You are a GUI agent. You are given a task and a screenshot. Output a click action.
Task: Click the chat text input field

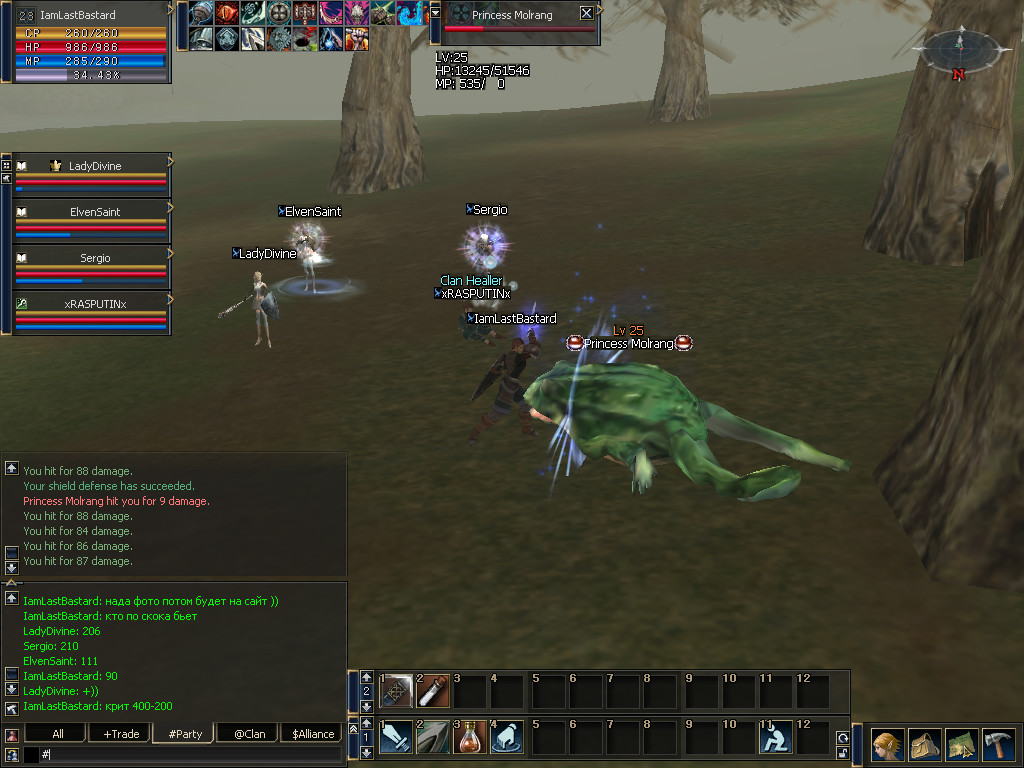tap(190, 754)
